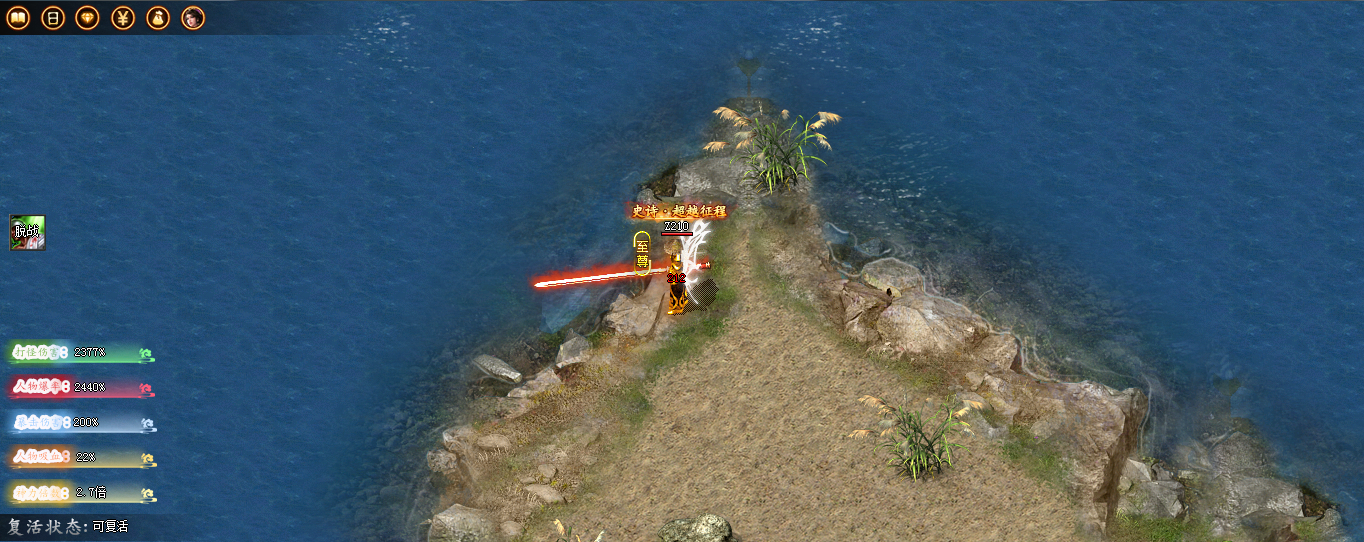Select the yuan currency icon

point(123,18)
